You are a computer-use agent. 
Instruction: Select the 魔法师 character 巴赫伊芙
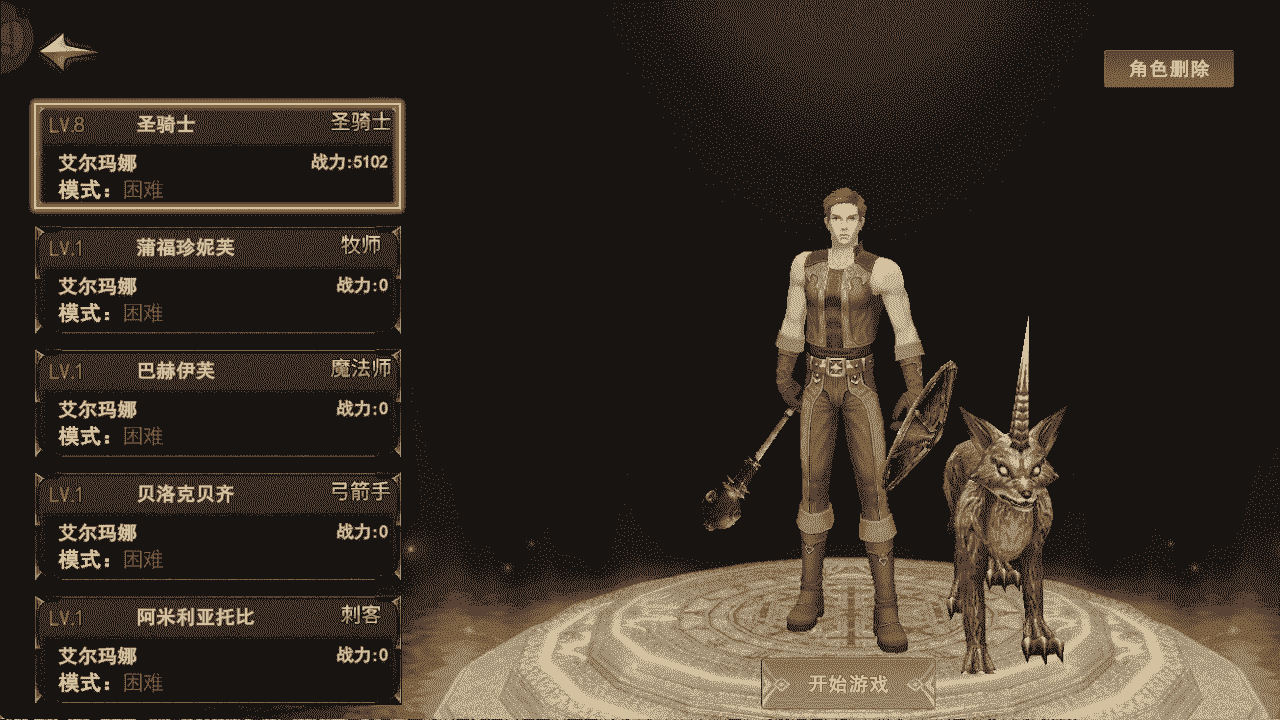218,403
